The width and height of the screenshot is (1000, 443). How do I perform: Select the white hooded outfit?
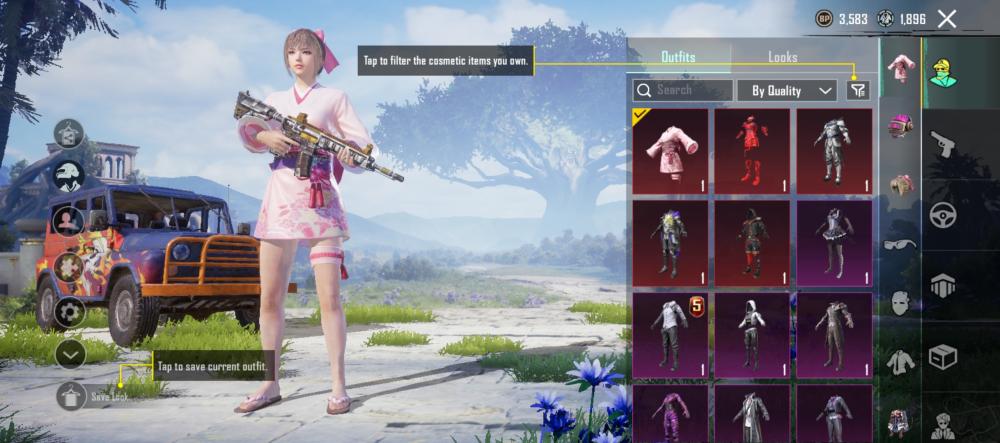coord(751,335)
